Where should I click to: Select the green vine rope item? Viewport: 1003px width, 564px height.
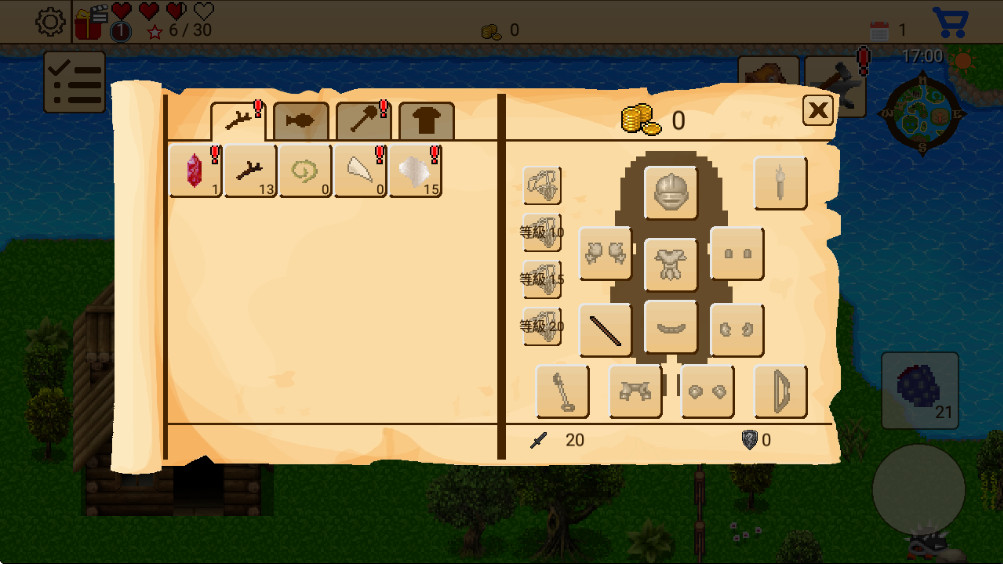click(x=305, y=171)
